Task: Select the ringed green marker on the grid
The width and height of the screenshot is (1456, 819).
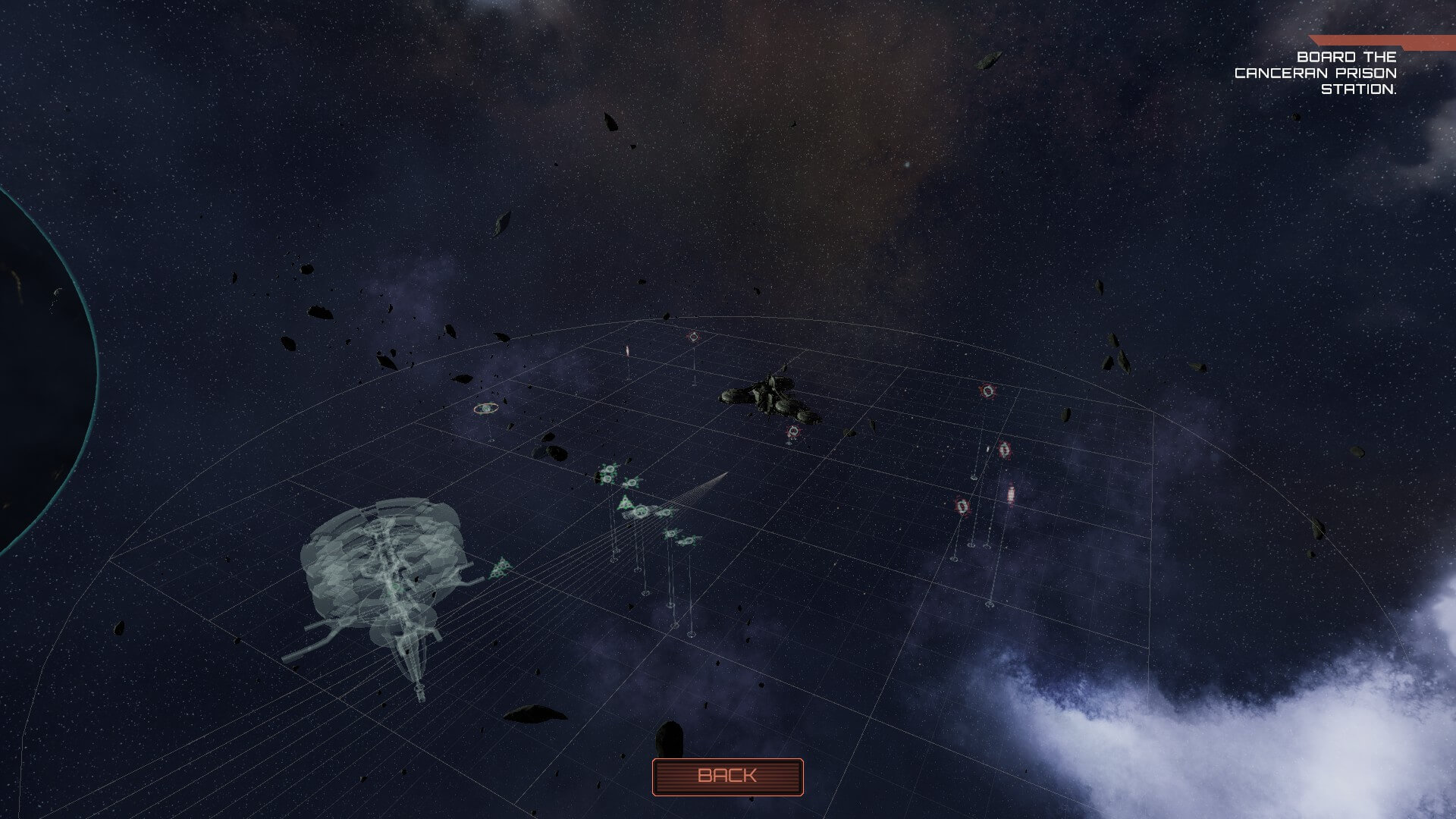Action: (x=485, y=409)
